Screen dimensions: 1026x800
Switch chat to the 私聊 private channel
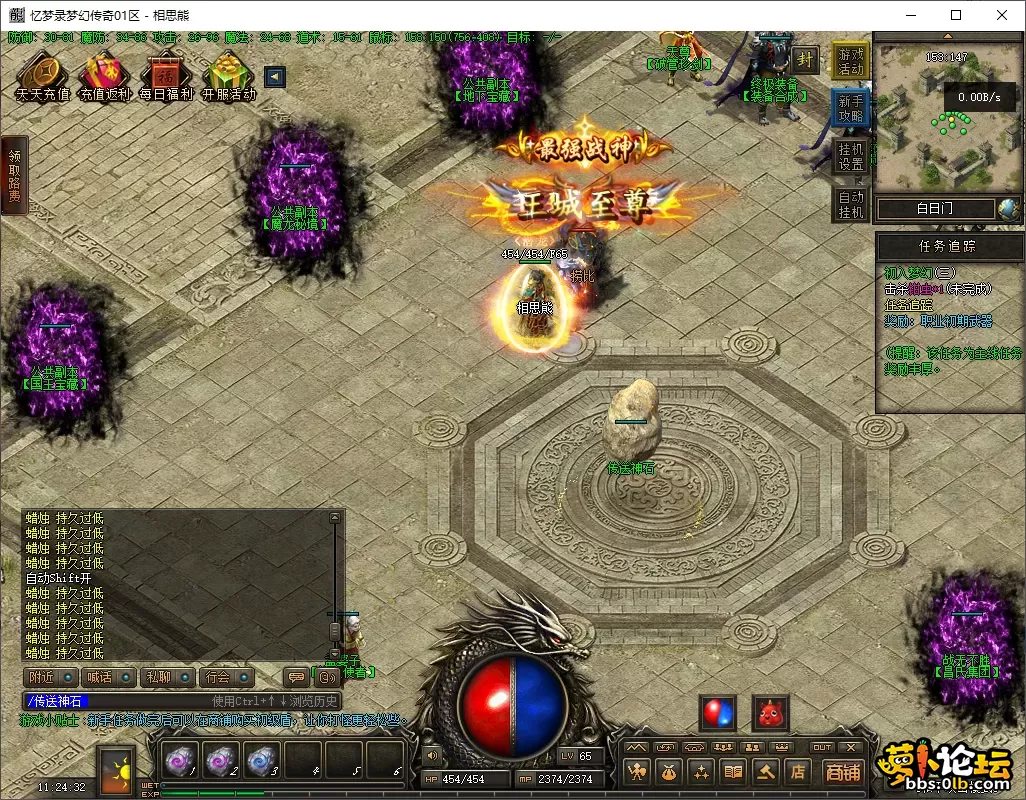158,677
